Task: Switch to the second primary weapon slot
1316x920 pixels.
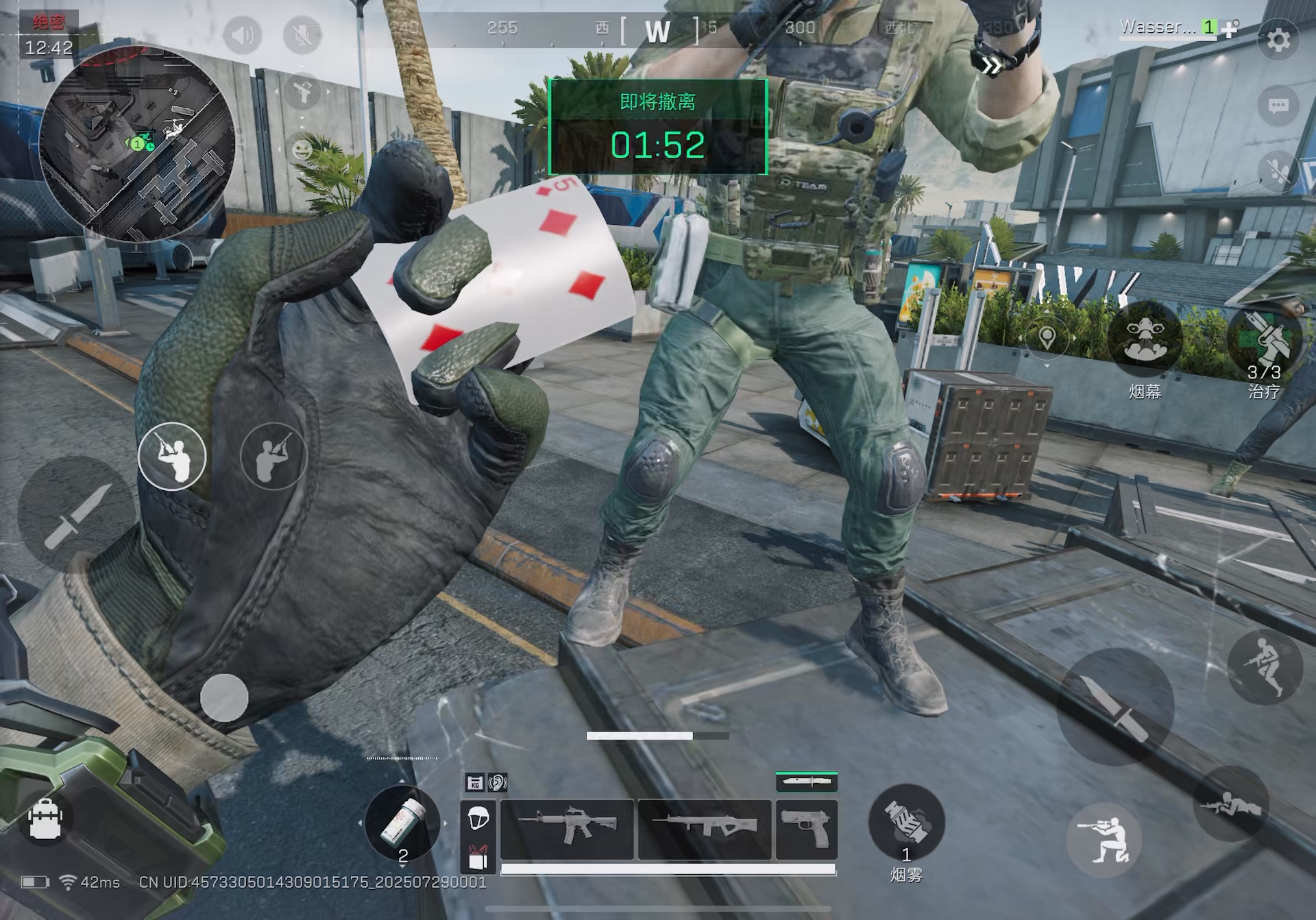Action: (x=705, y=828)
